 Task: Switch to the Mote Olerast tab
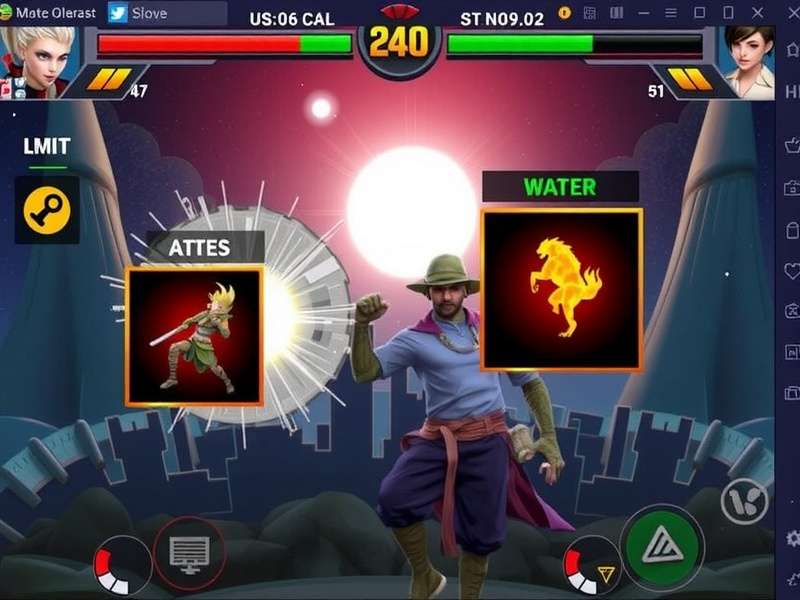point(50,14)
